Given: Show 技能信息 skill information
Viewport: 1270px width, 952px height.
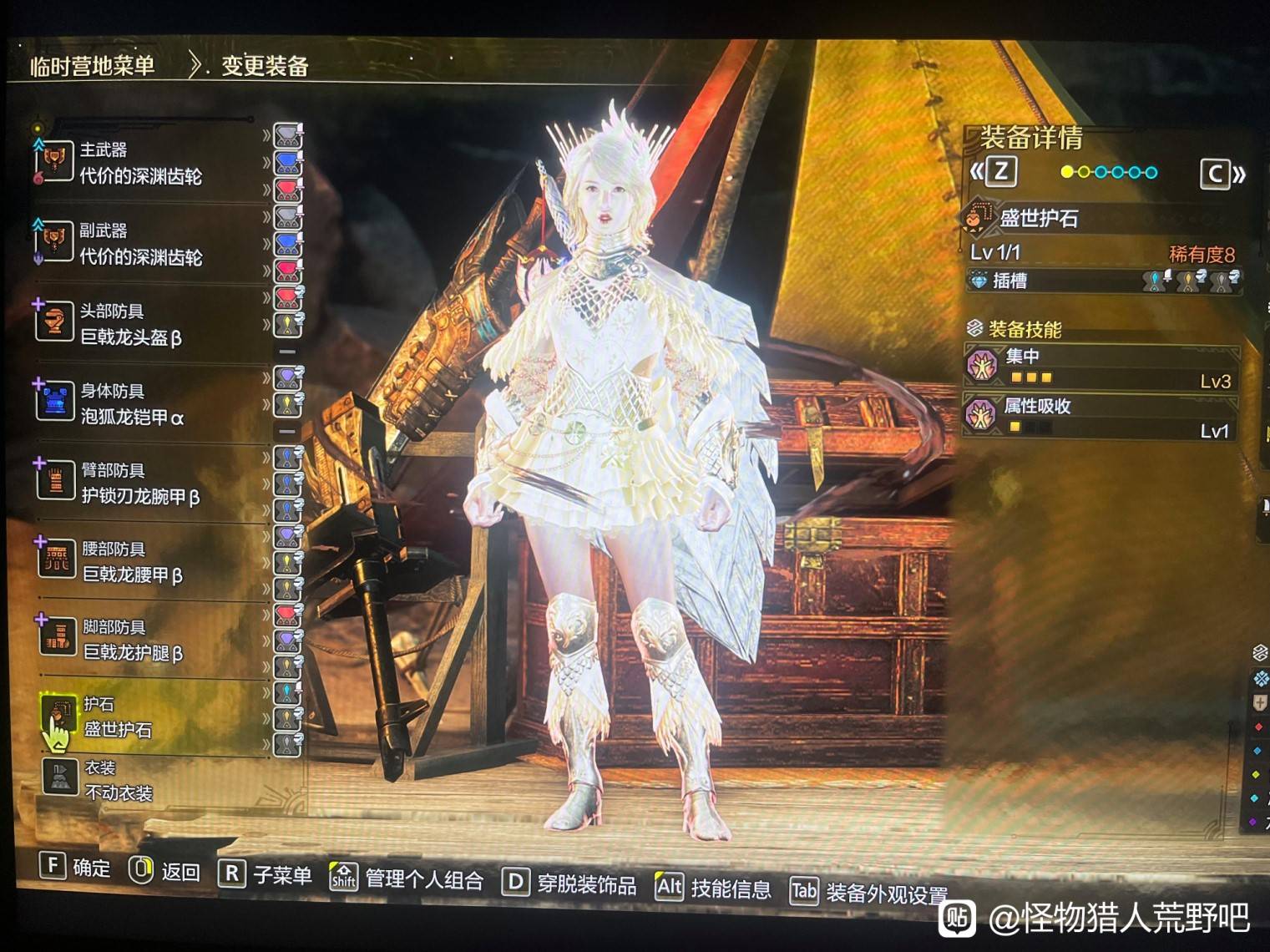Looking at the screenshot, I should (715, 888).
